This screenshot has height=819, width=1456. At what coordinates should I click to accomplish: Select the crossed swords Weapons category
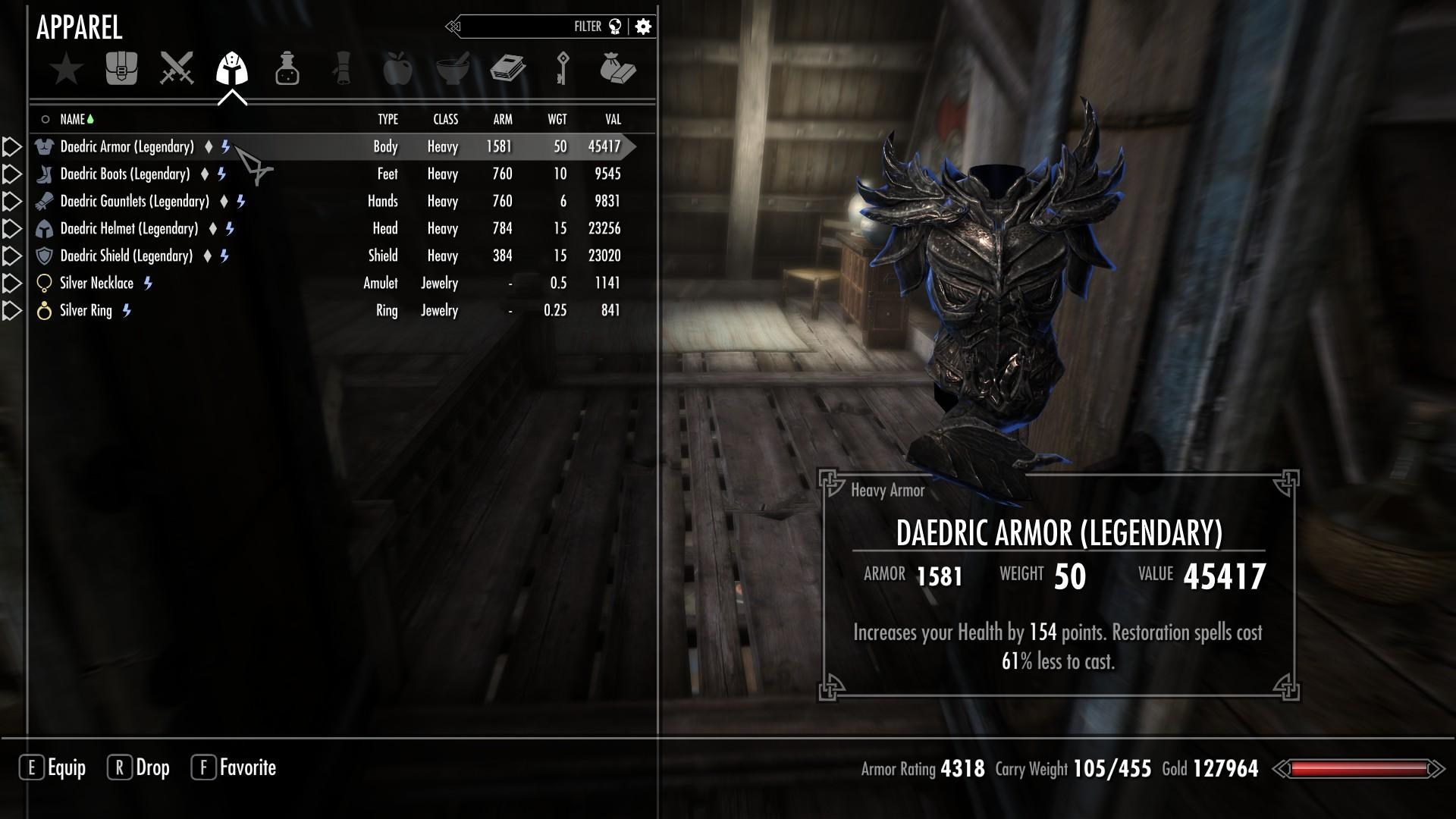tap(177, 68)
